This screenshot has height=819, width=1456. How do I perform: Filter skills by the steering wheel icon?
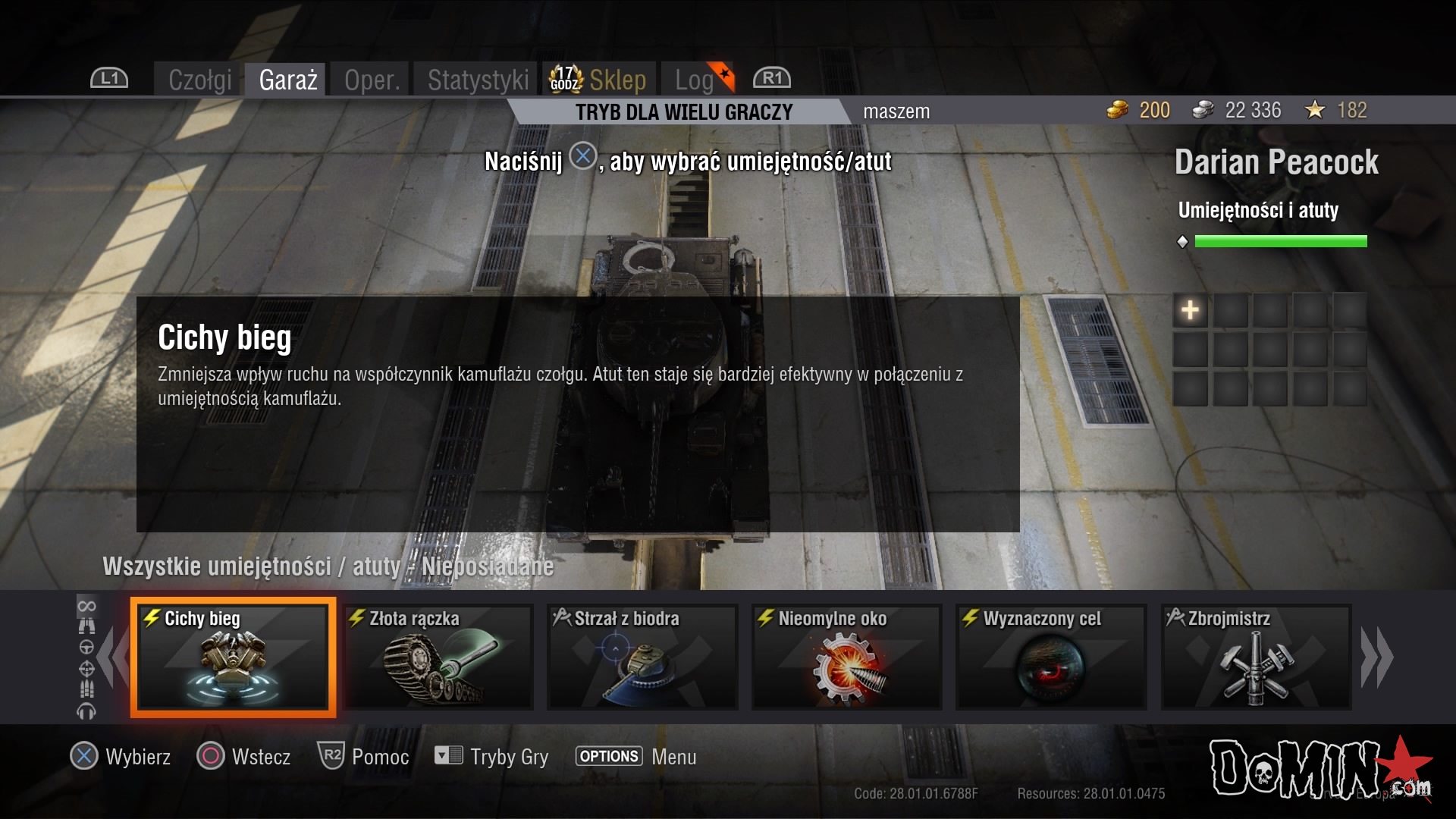click(86, 648)
